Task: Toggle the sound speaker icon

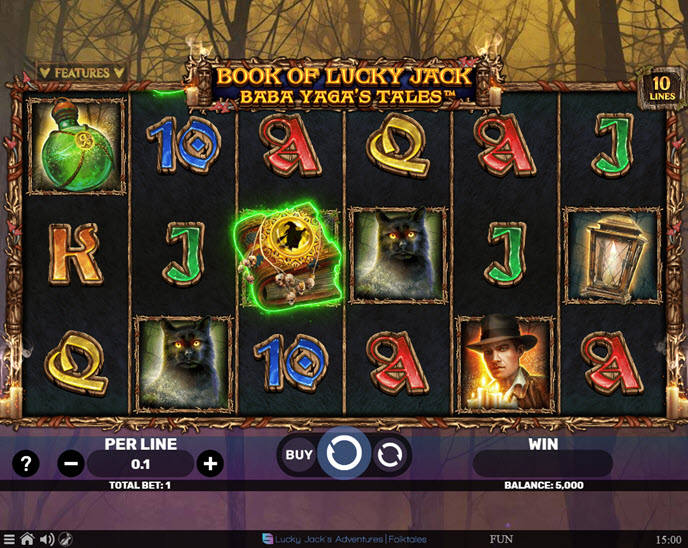Action: (46, 540)
